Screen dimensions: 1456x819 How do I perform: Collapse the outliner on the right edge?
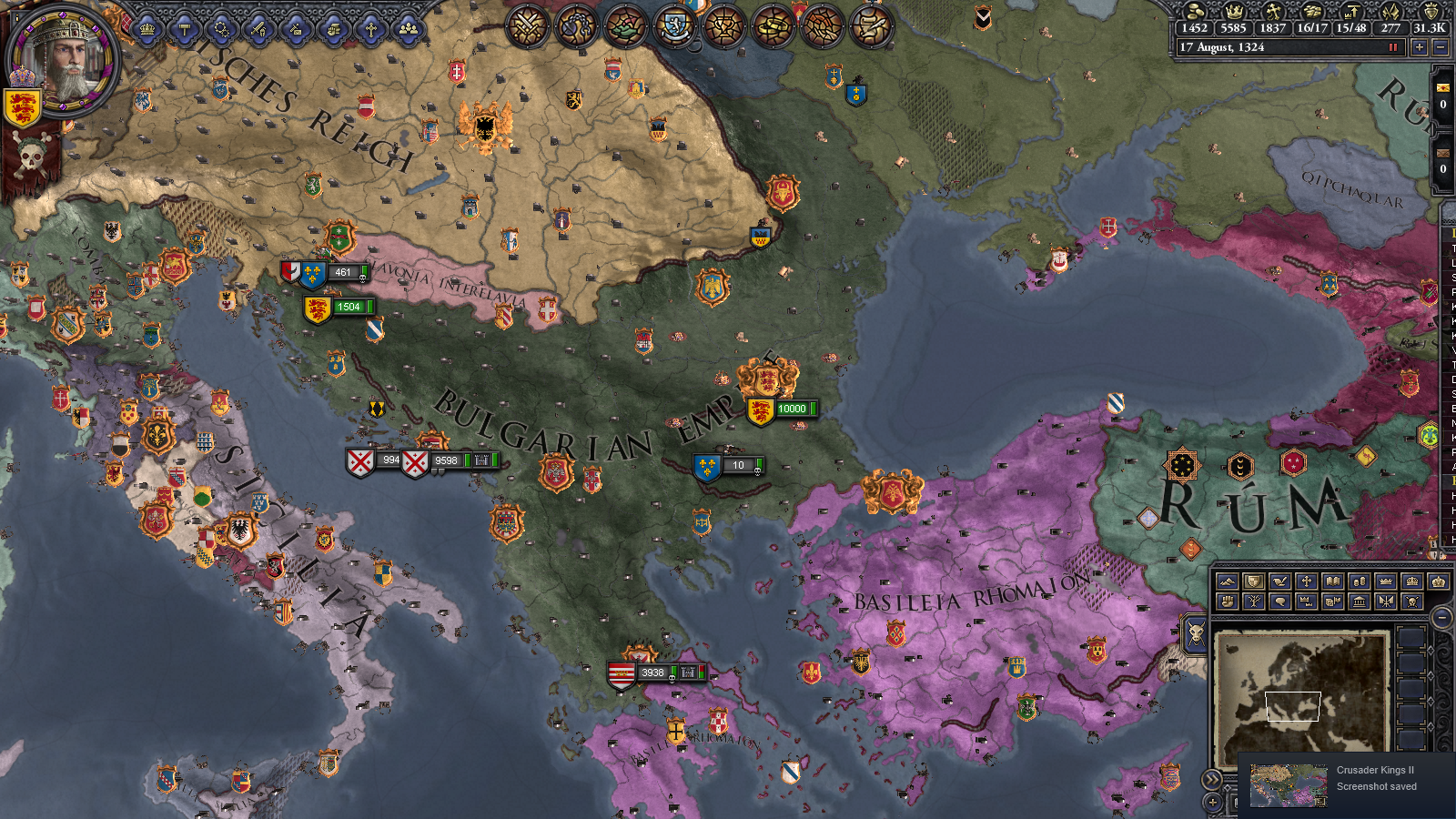(1449, 211)
